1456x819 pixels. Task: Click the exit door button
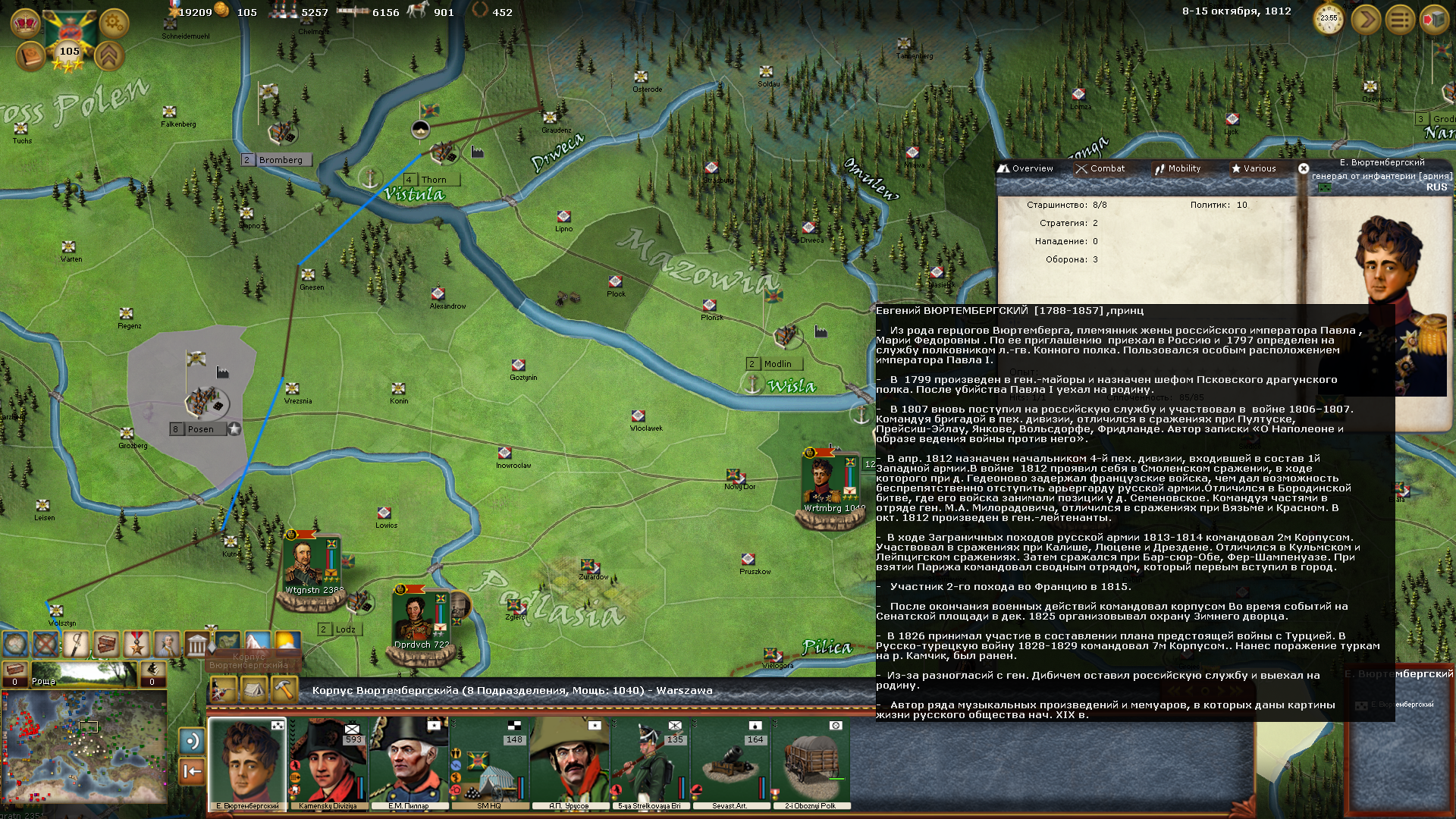pyautogui.click(x=1434, y=20)
